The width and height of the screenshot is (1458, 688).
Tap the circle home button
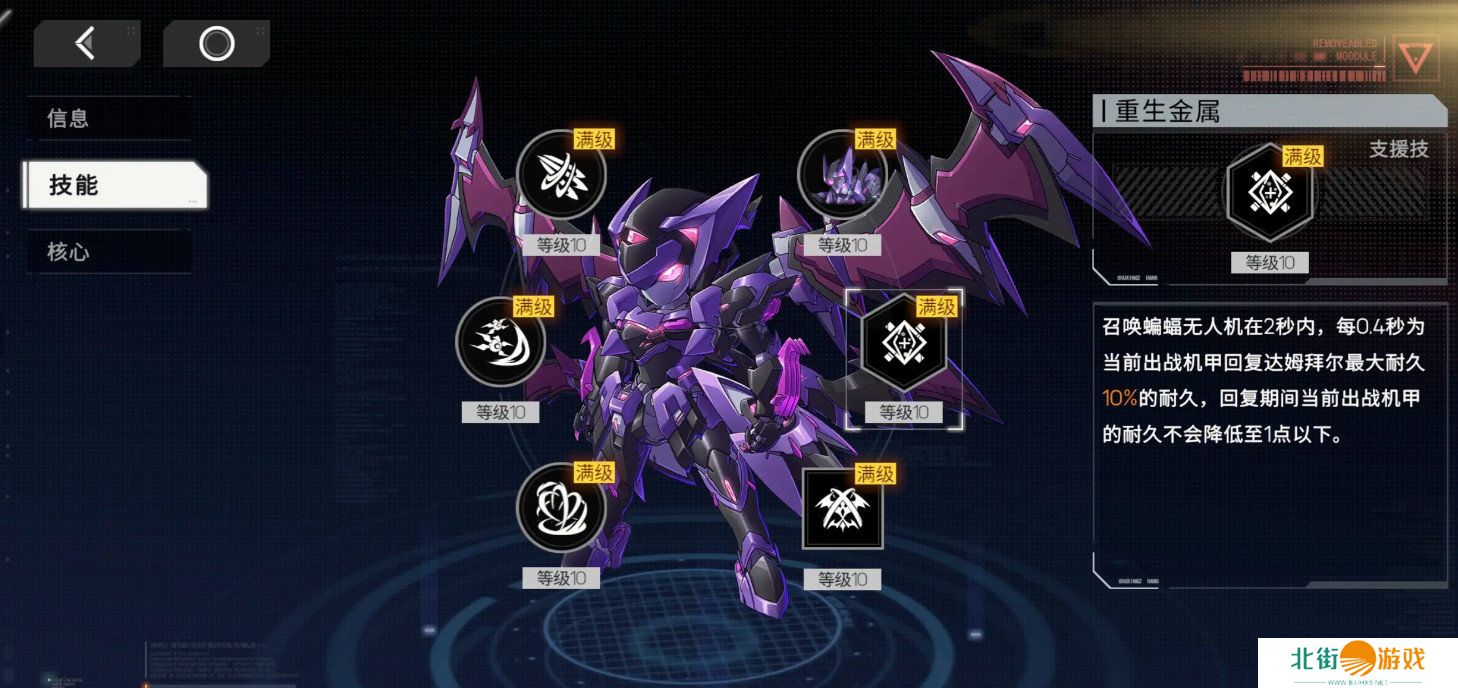click(x=216, y=43)
